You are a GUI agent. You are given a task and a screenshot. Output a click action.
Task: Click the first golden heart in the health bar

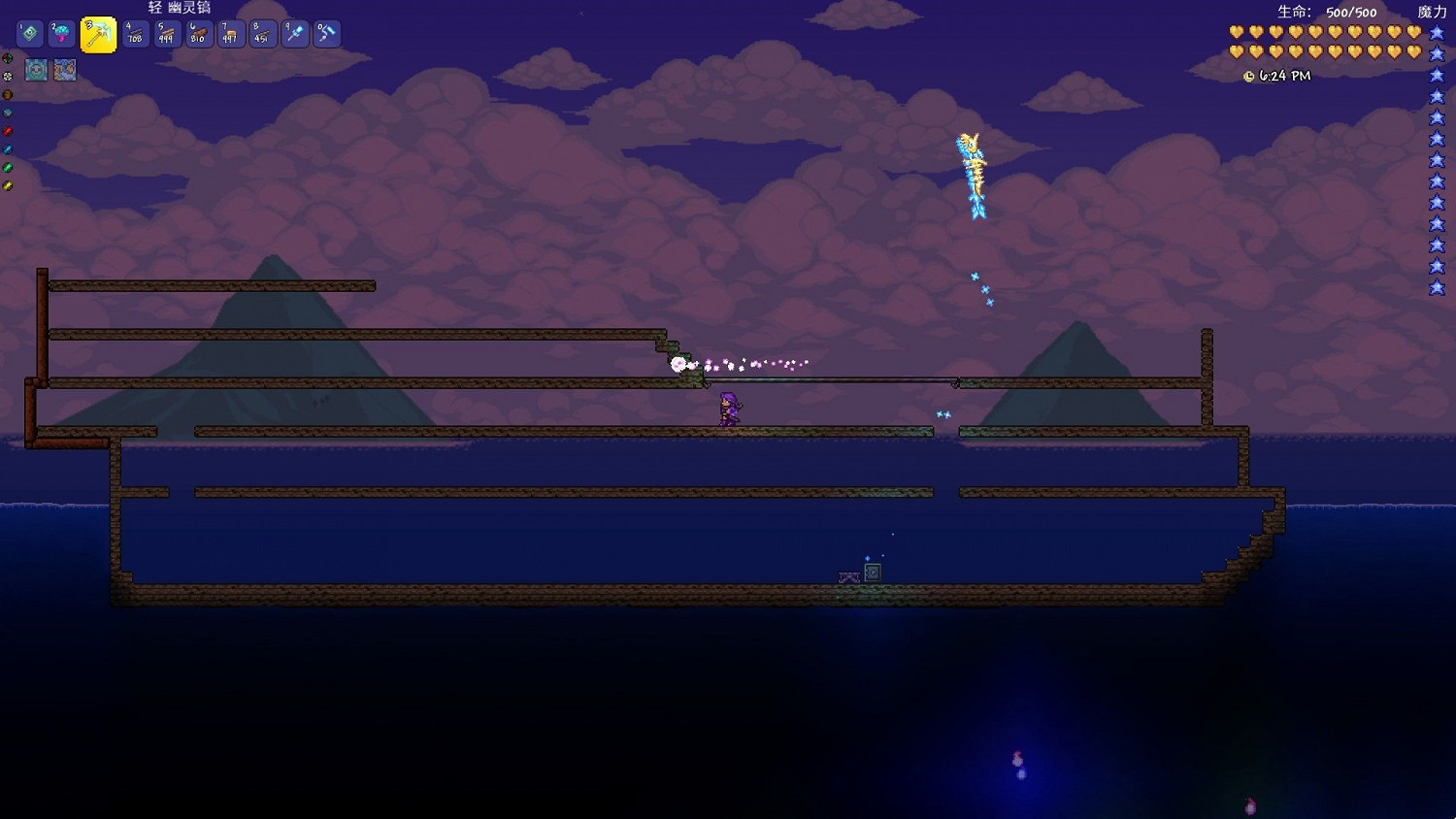click(x=1235, y=32)
